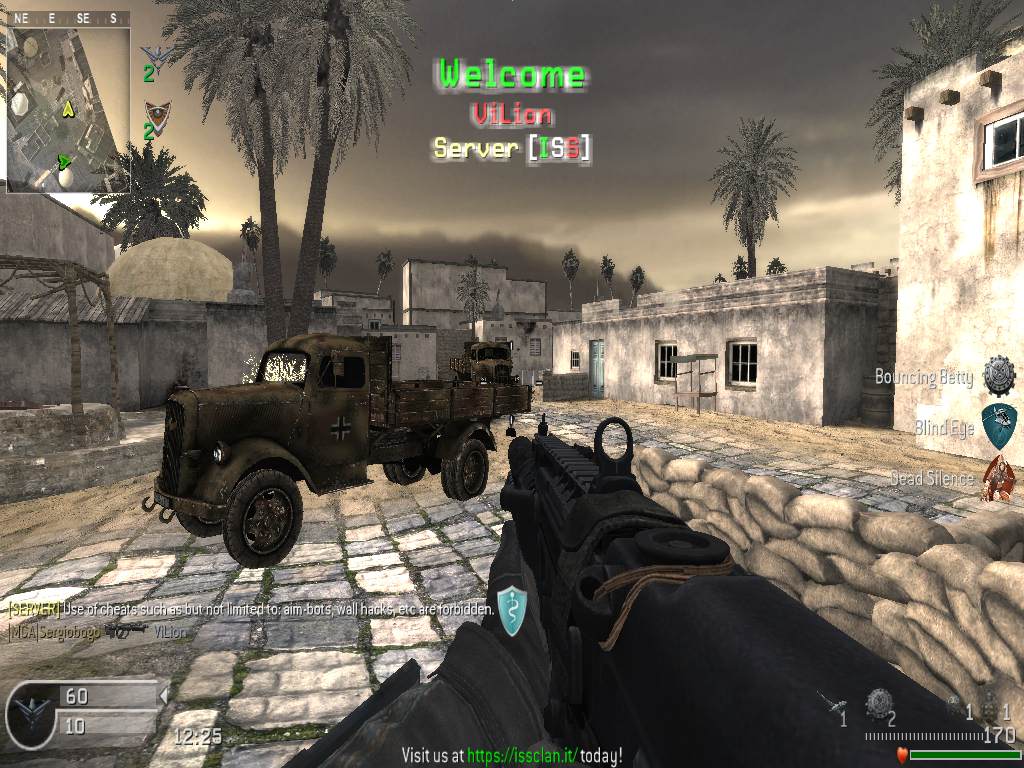Select the yellow player arrow on minimap
Image resolution: width=1024 pixels, height=768 pixels.
69,108
